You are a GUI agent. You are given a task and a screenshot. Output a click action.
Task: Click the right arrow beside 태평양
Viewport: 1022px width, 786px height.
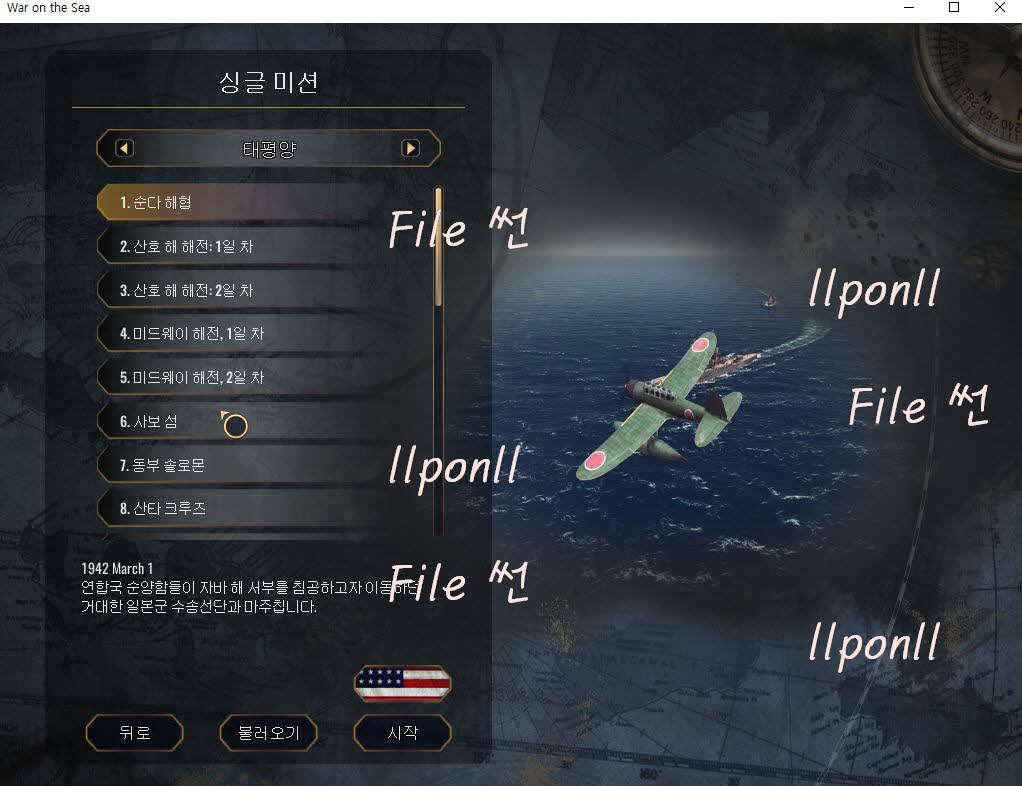click(410, 149)
